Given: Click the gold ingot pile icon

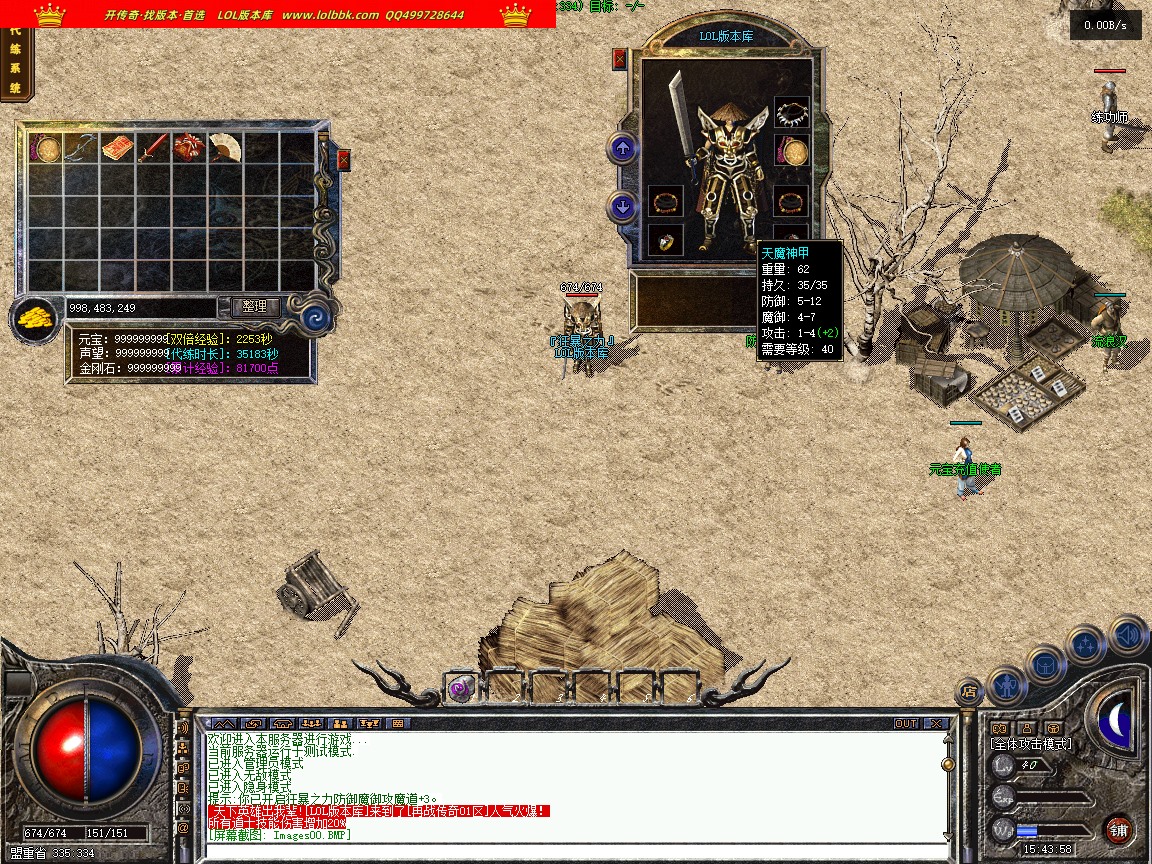Looking at the screenshot, I should pos(36,319).
